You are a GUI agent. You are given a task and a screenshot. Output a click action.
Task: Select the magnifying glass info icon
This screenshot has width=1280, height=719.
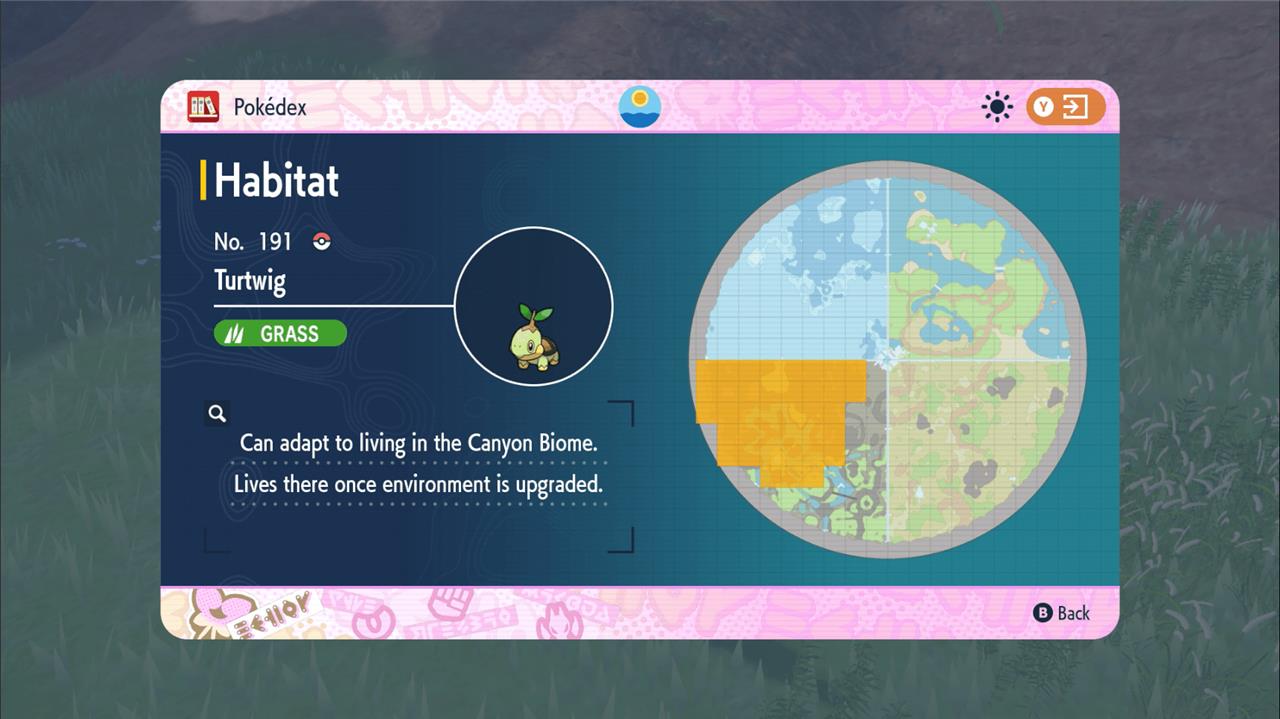coord(217,413)
